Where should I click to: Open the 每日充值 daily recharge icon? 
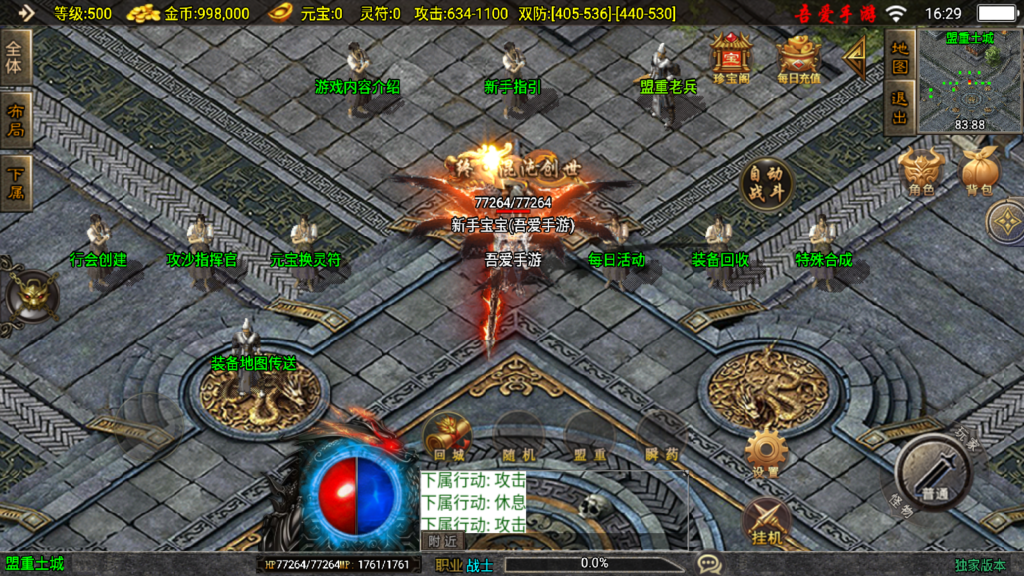click(797, 57)
